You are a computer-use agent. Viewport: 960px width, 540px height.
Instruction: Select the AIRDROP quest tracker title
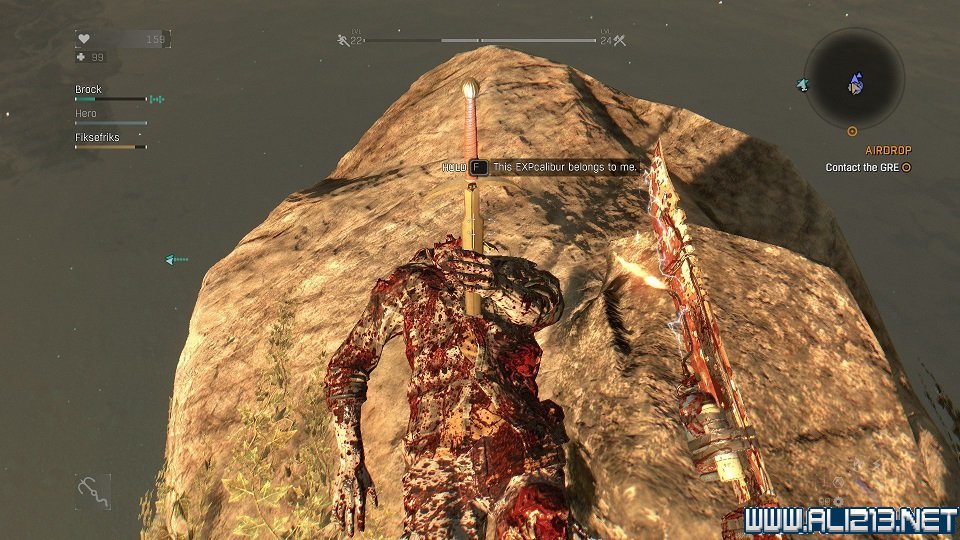888,150
